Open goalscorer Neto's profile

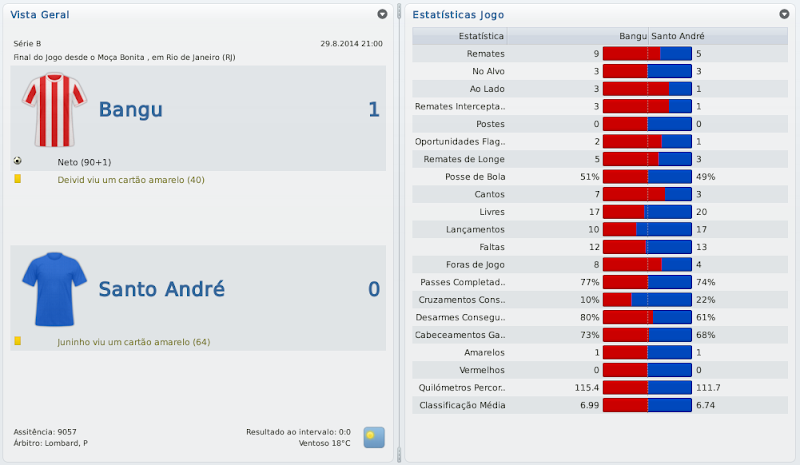[x=81, y=161]
